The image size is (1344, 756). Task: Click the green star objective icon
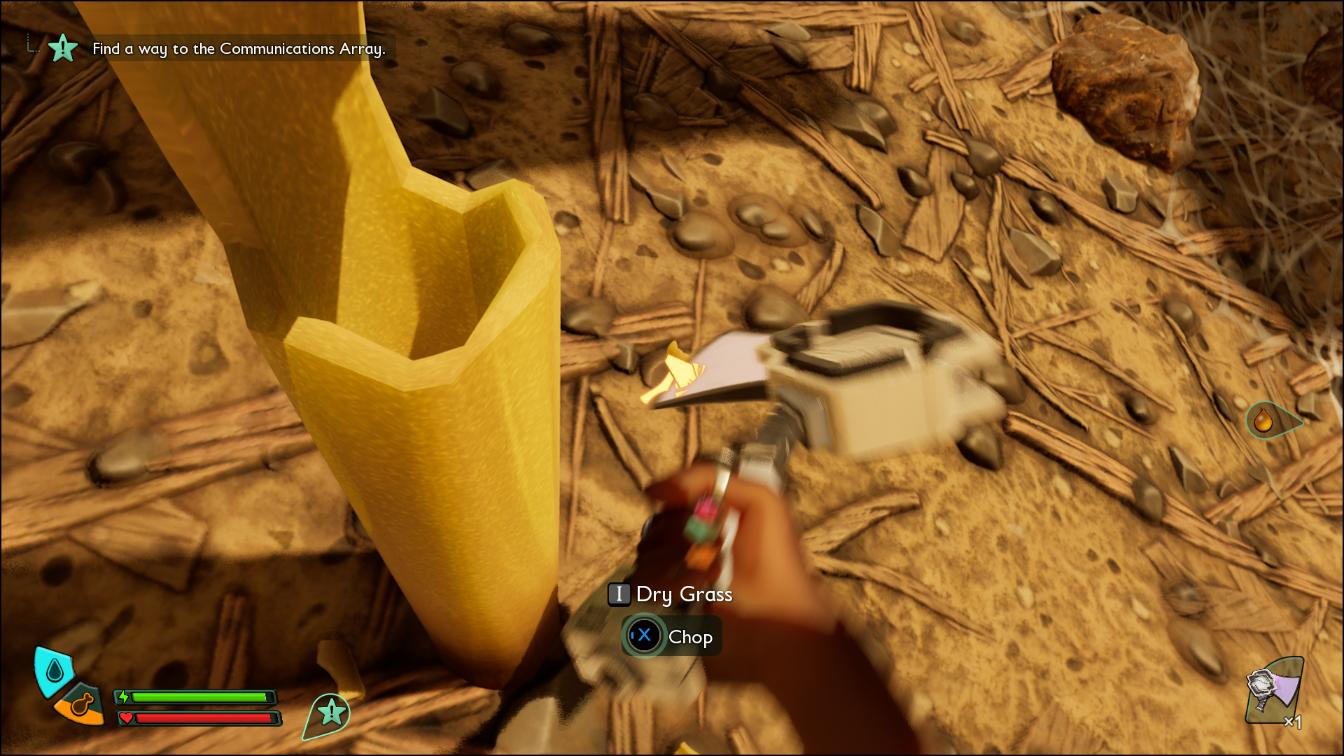pyautogui.click(x=63, y=47)
